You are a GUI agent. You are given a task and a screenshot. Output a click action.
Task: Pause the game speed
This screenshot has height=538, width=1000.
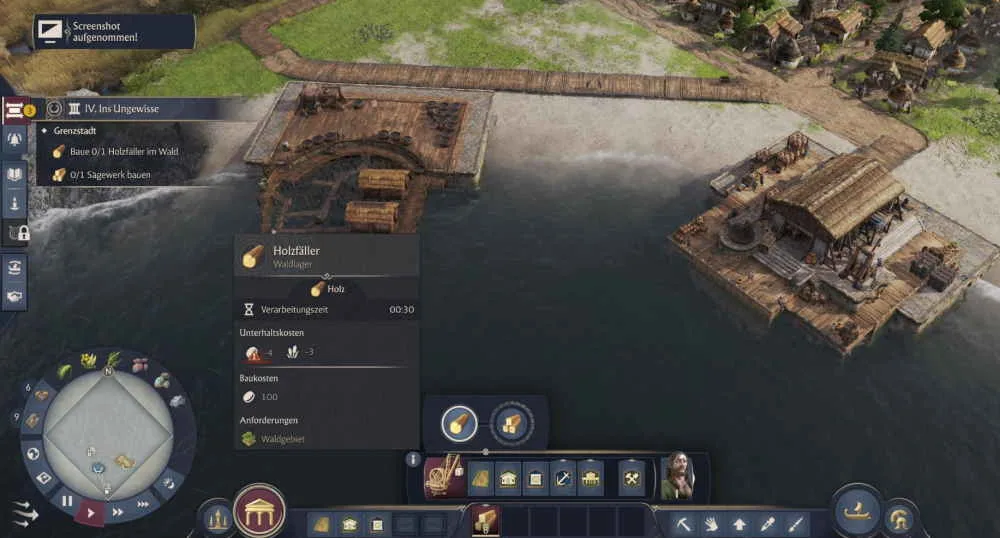point(67,500)
